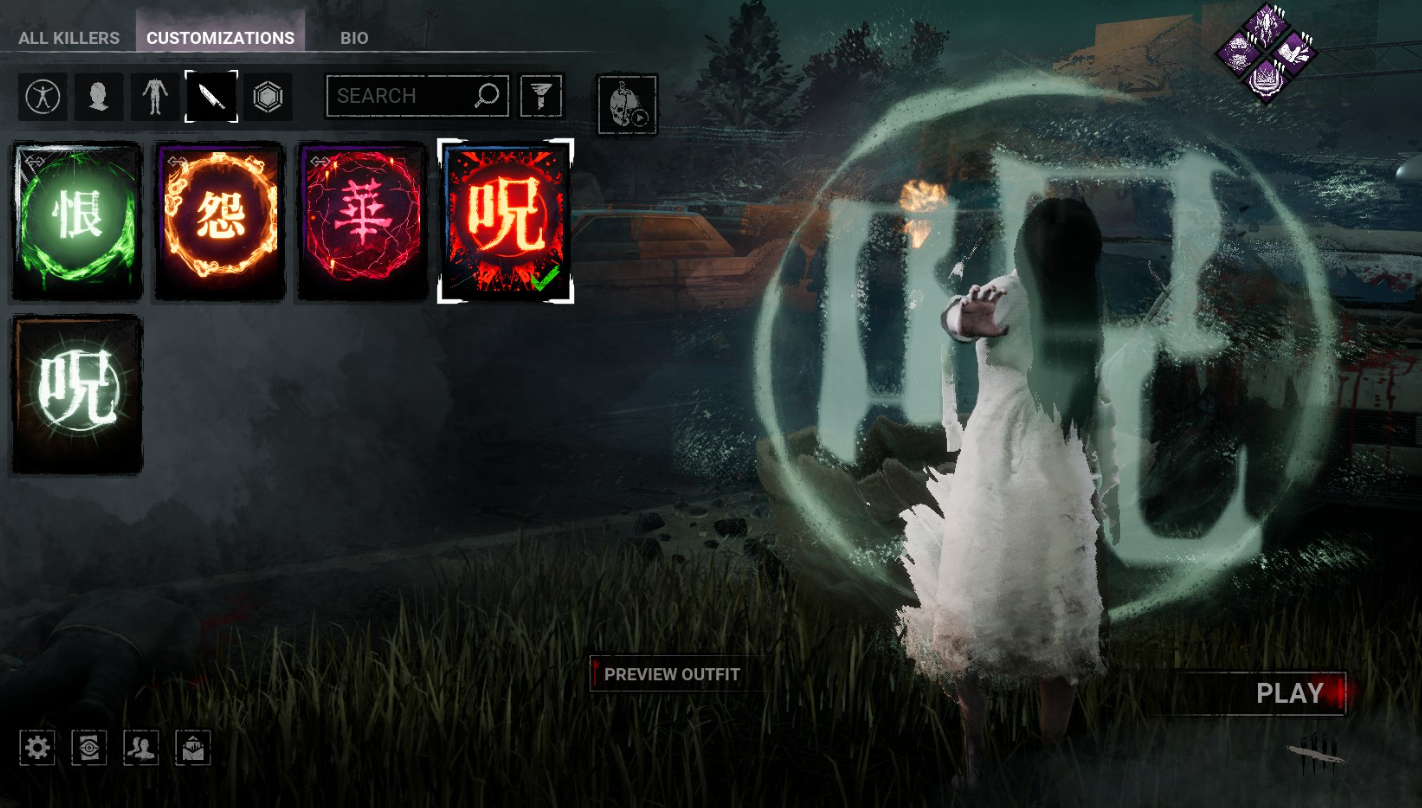Open the gear settings menu

click(x=37, y=747)
